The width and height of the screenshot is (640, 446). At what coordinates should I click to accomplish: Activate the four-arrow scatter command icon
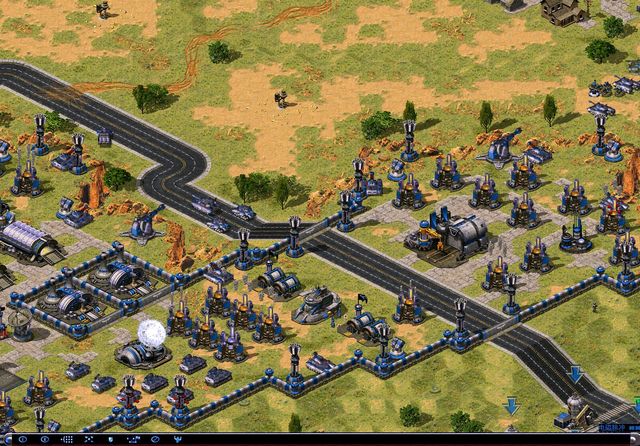(x=89, y=439)
